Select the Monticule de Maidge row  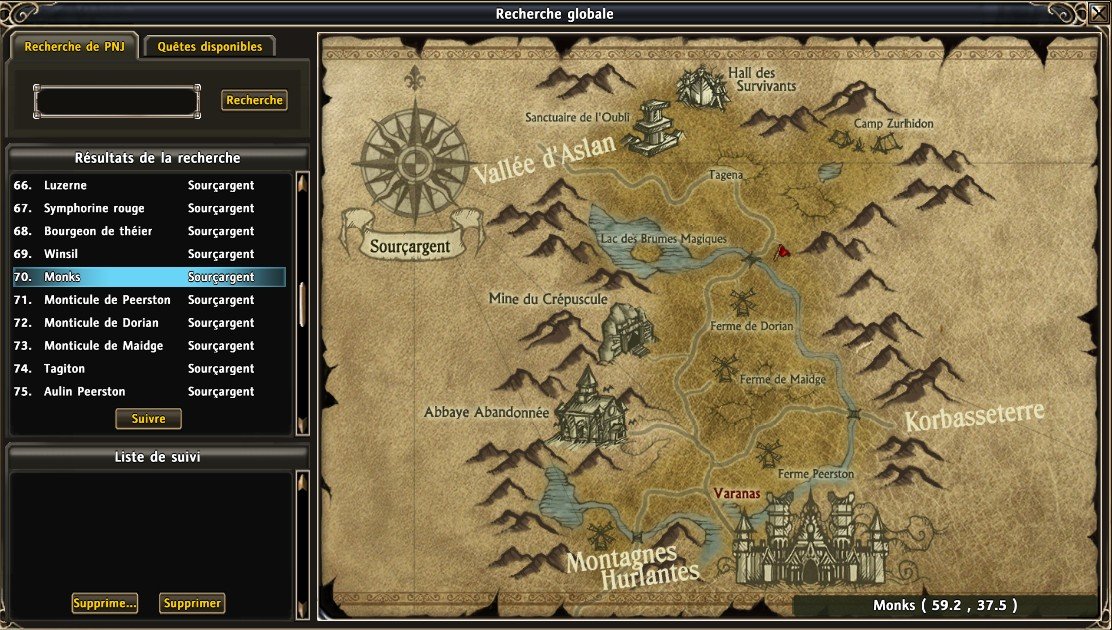pyautogui.click(x=148, y=346)
